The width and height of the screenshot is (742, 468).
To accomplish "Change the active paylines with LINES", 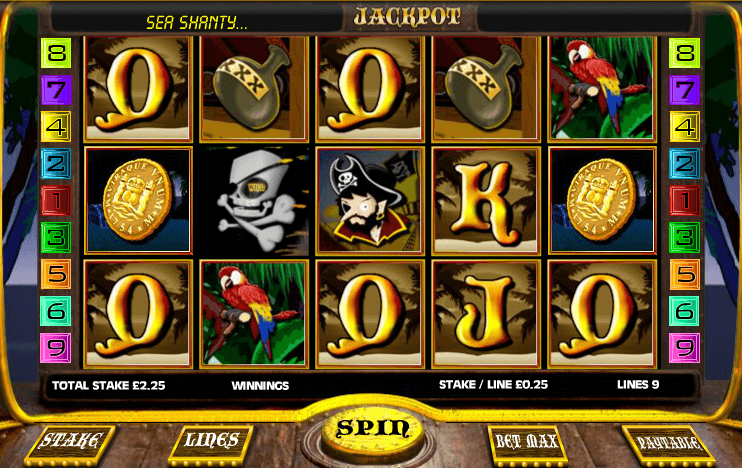I will pyautogui.click(x=211, y=440).
